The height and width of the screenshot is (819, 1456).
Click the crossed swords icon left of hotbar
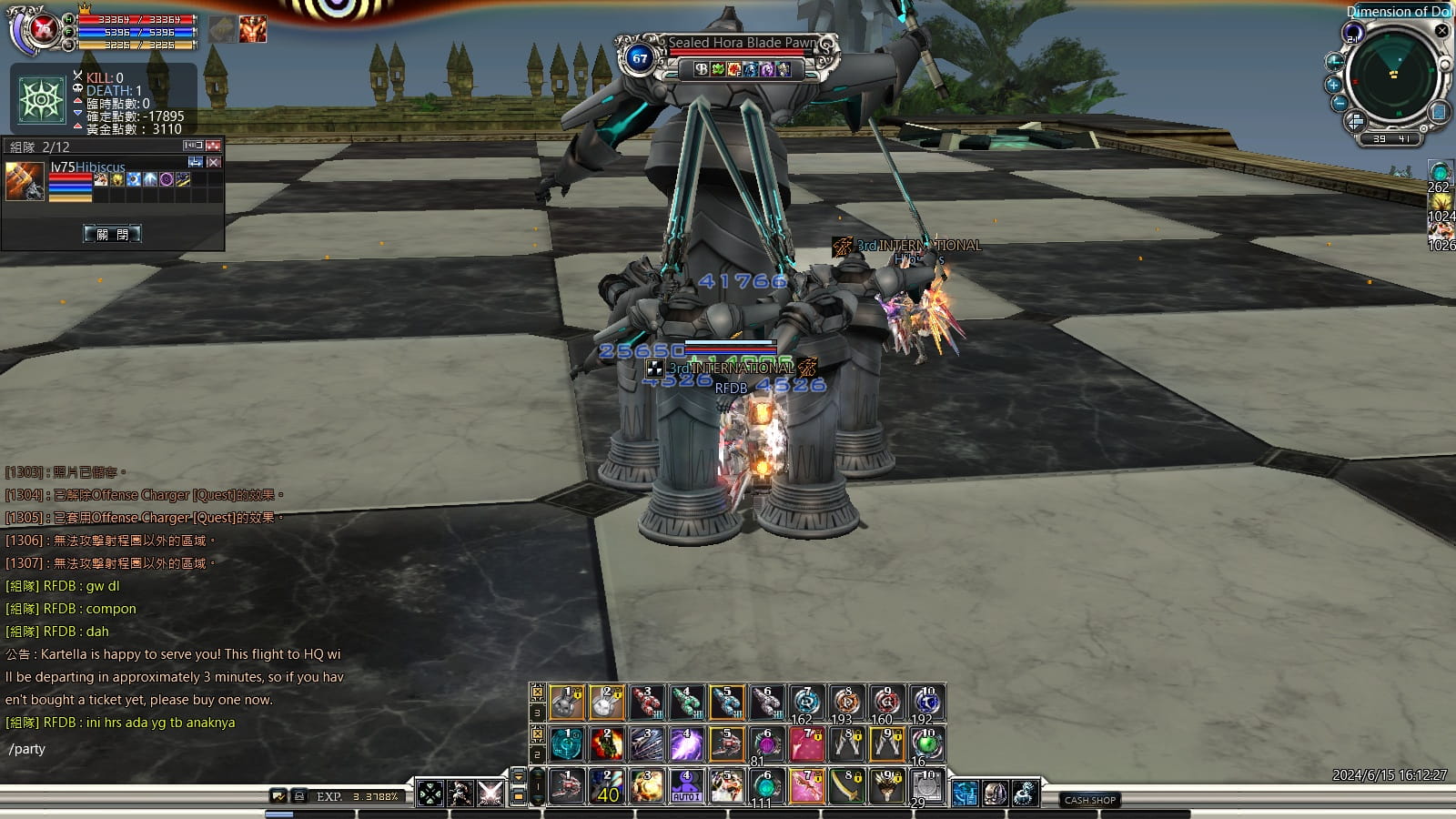(490, 794)
